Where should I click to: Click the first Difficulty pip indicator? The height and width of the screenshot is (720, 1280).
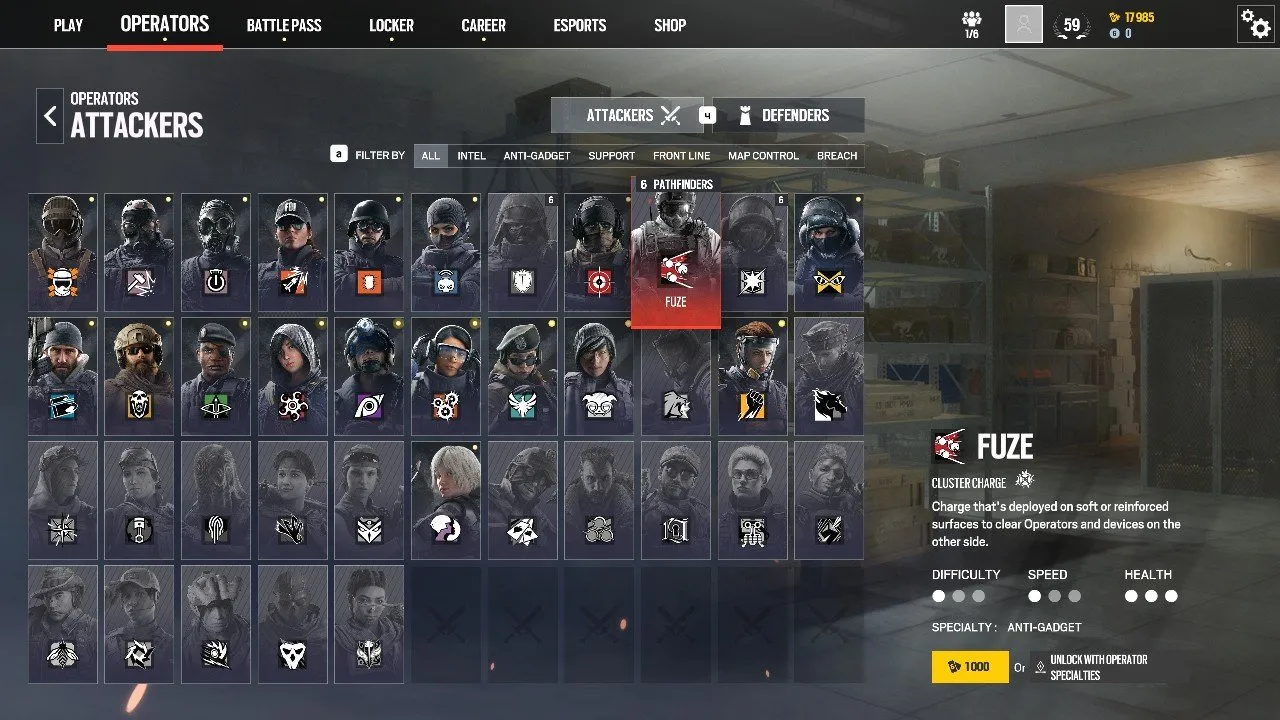[x=938, y=595]
